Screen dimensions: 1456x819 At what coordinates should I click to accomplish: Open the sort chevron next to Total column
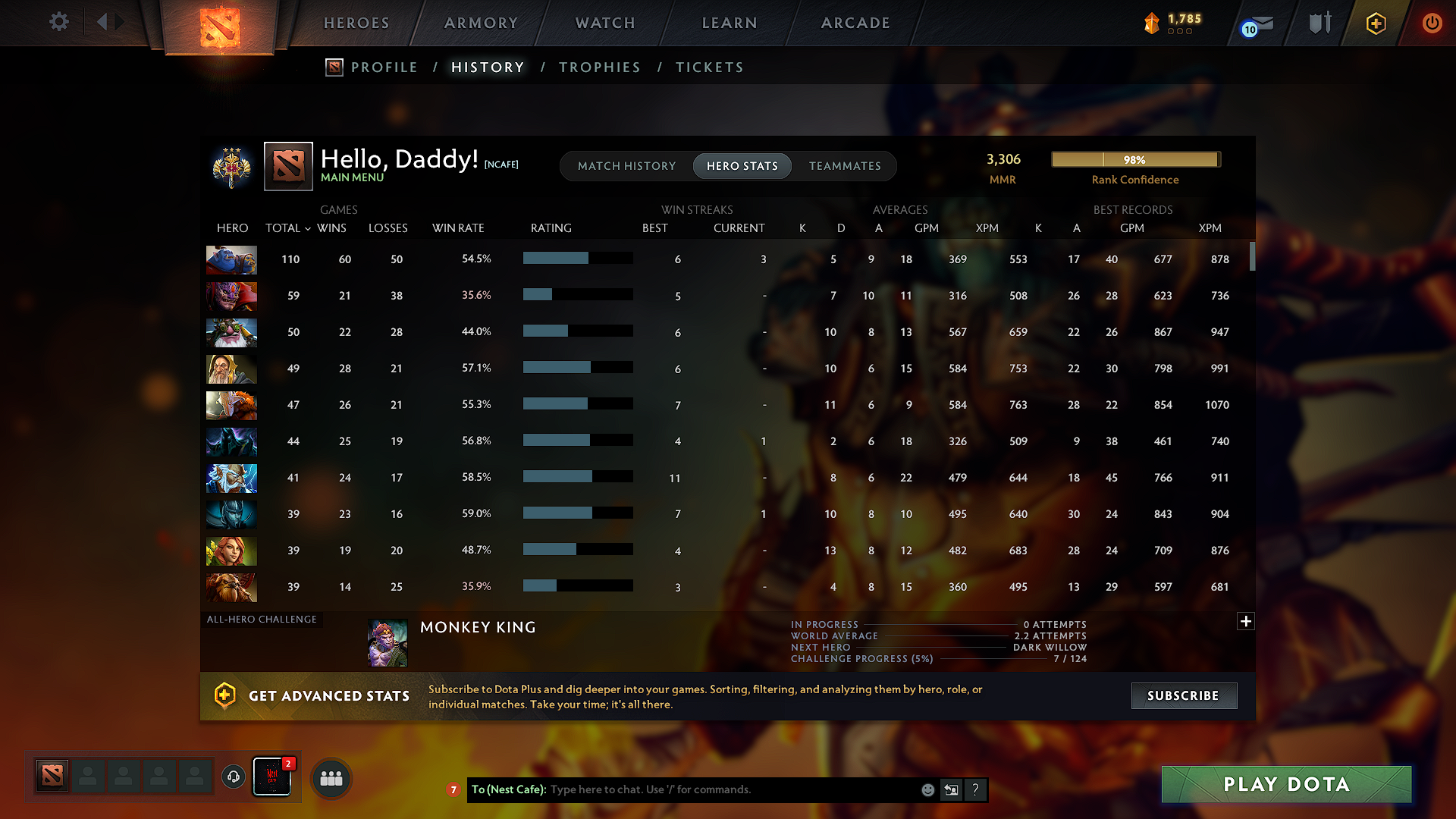pyautogui.click(x=307, y=228)
